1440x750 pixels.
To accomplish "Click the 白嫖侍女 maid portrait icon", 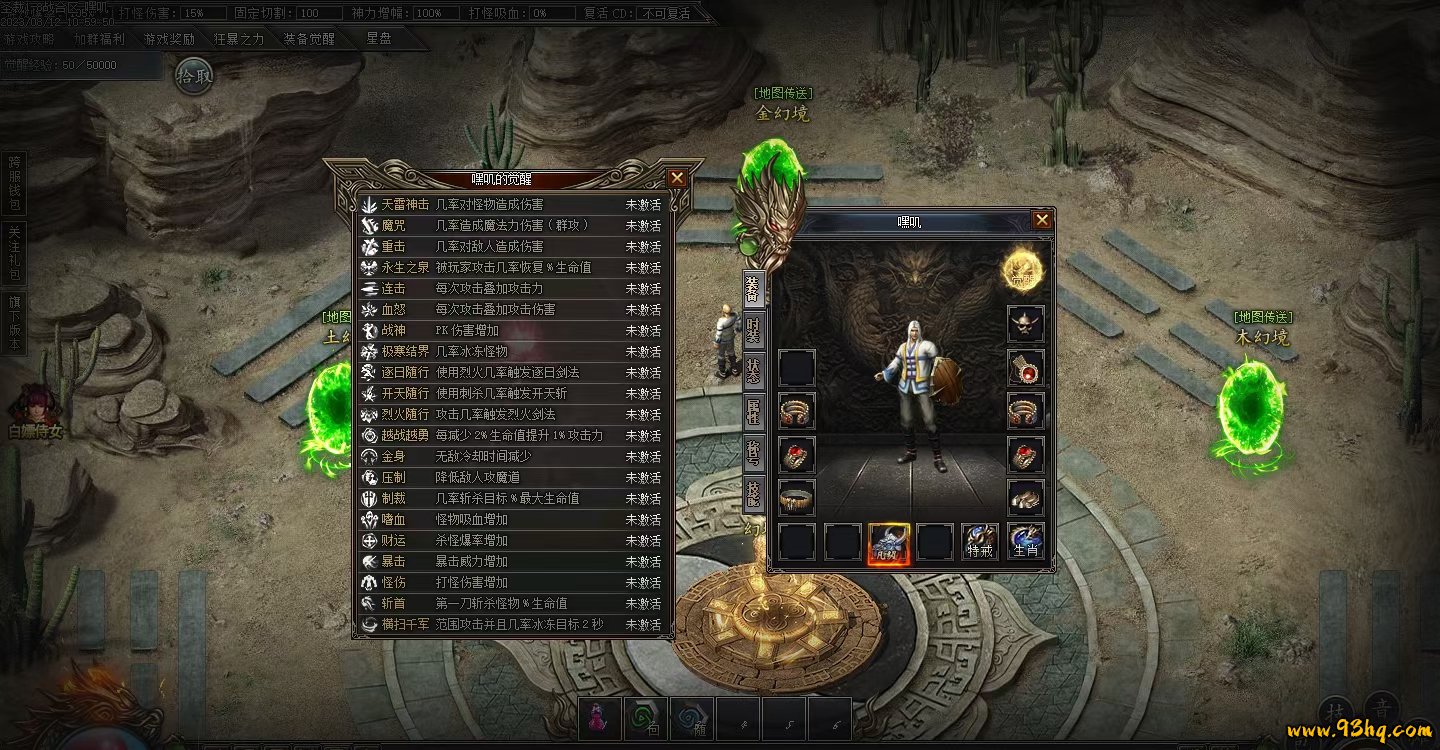I will click(34, 412).
